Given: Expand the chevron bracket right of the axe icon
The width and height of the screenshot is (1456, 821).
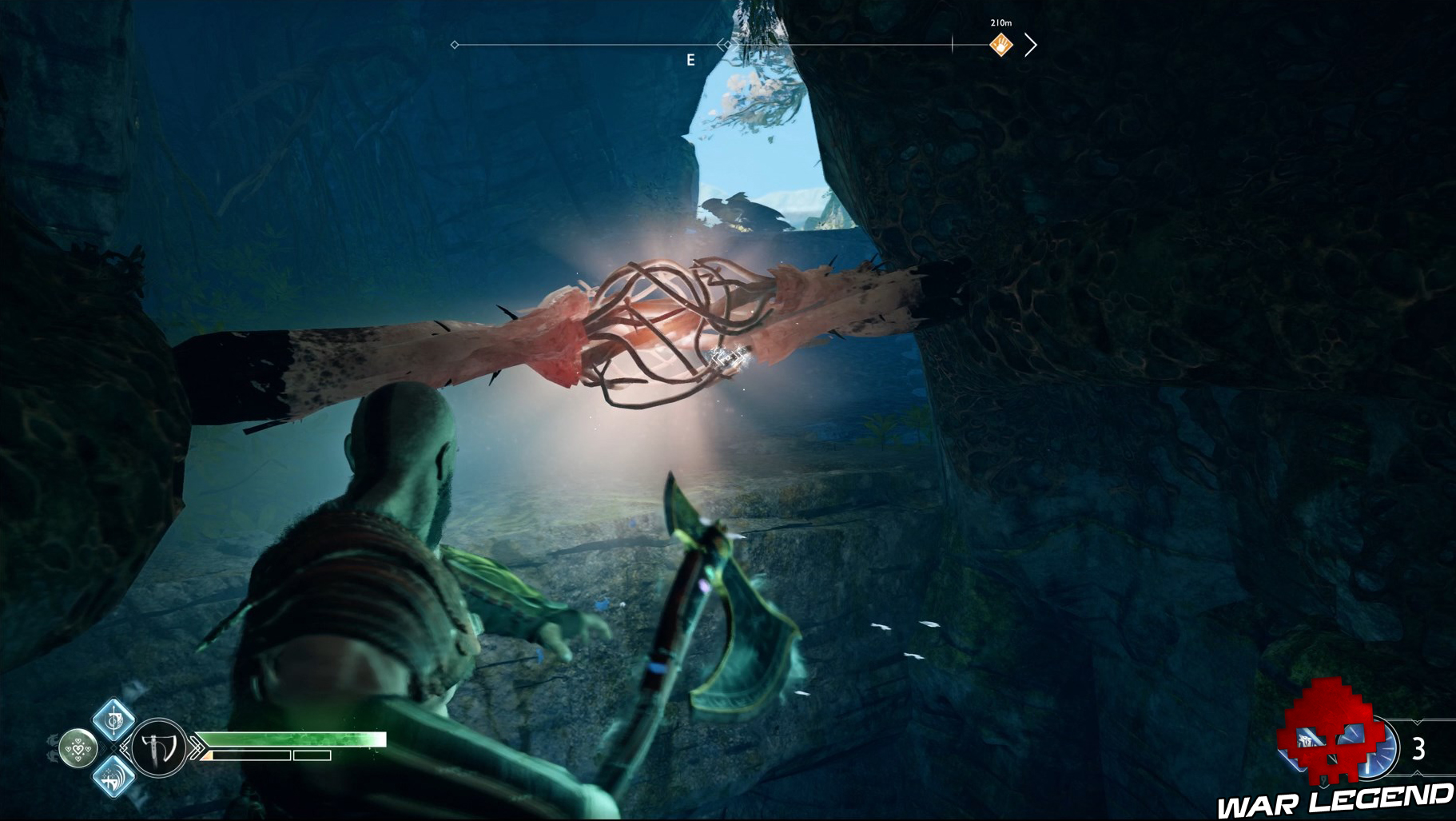Looking at the screenshot, I should [x=196, y=747].
